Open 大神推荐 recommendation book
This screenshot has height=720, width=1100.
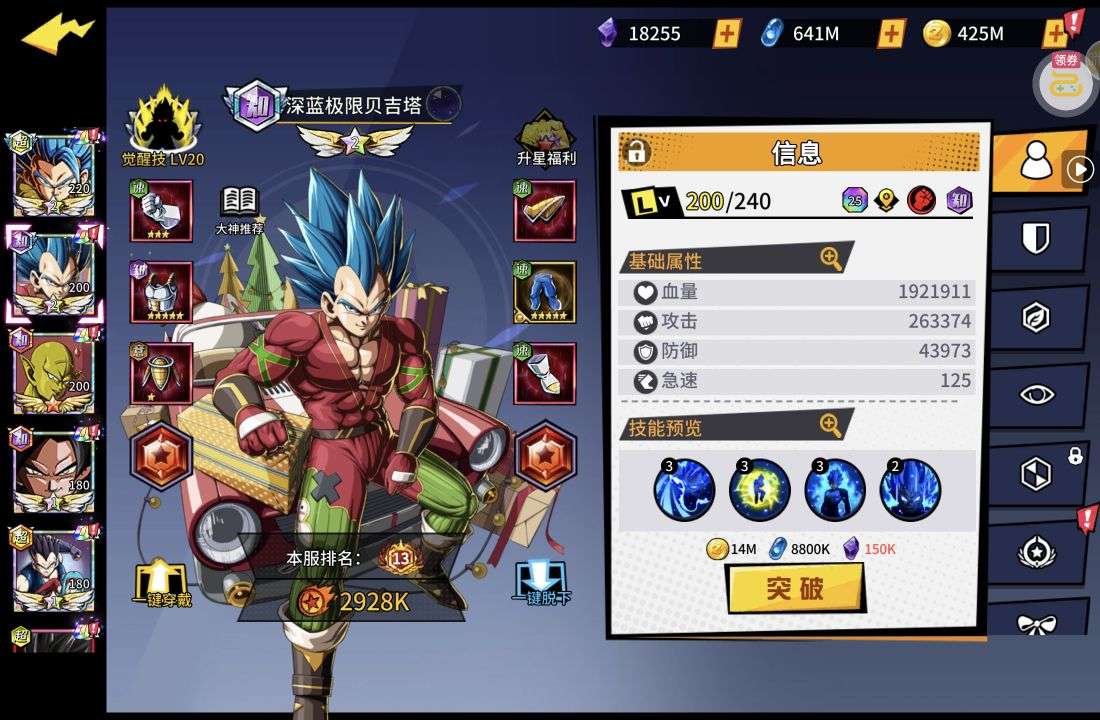tap(239, 206)
